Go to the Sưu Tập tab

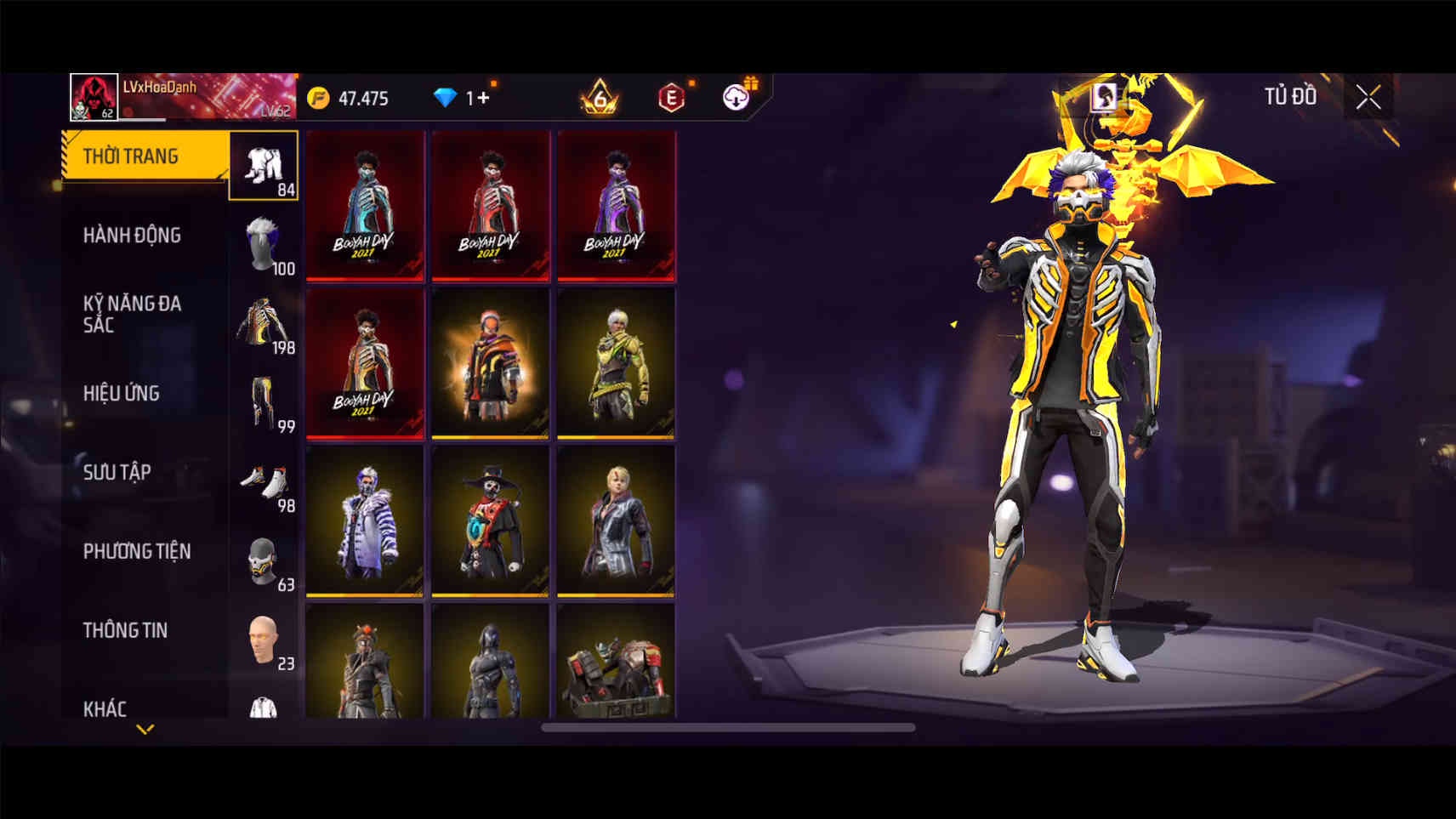(117, 472)
